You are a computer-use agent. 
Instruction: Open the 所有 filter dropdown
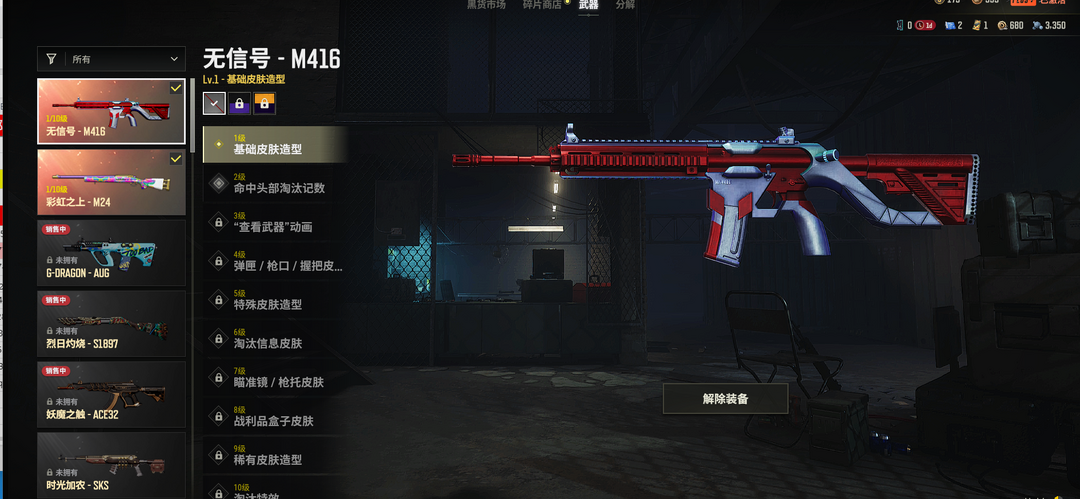coord(111,60)
